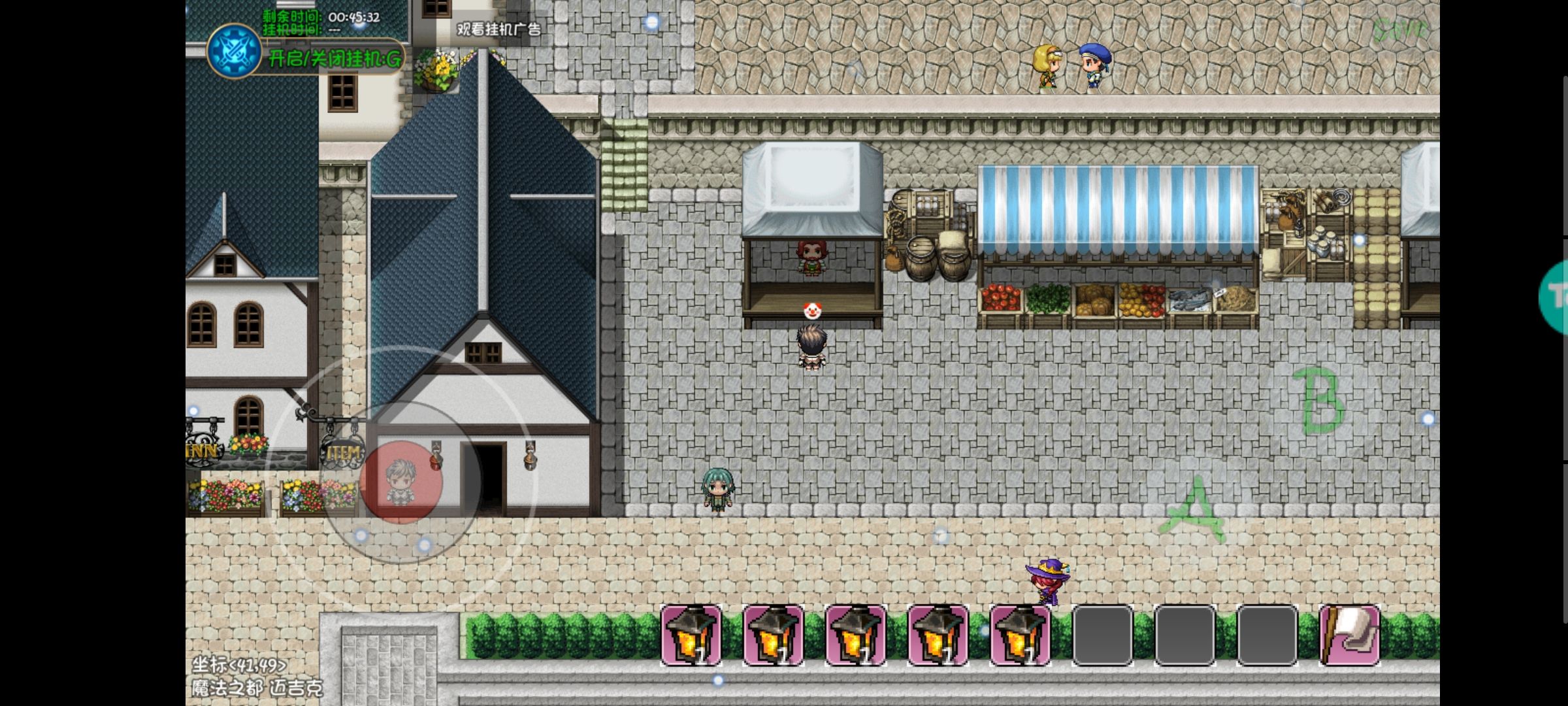Click the green Save button

tap(1399, 29)
